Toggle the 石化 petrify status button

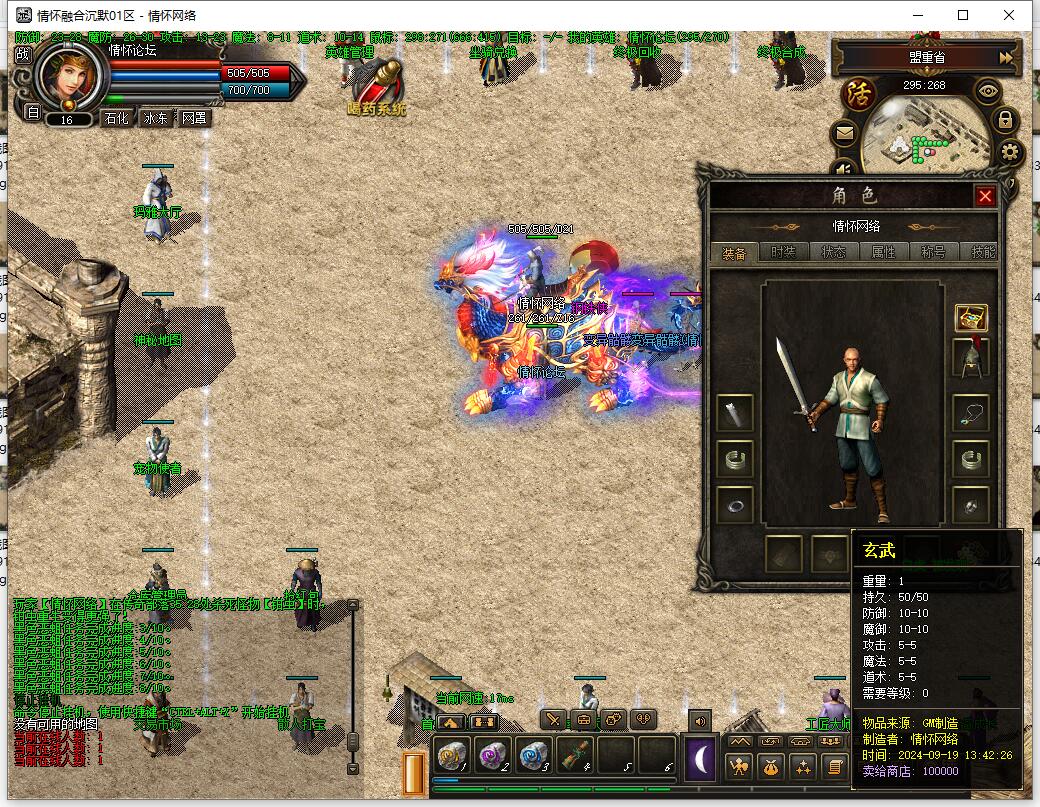[x=117, y=118]
